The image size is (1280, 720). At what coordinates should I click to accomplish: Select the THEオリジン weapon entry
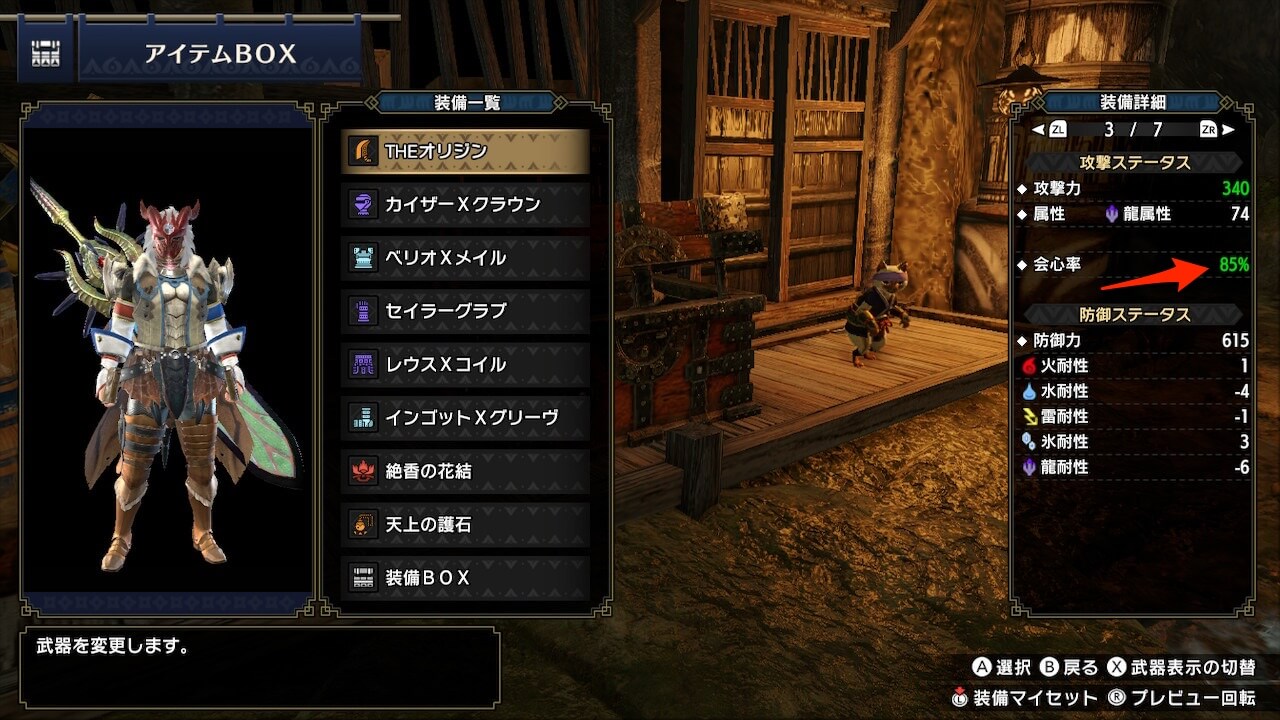pos(465,151)
